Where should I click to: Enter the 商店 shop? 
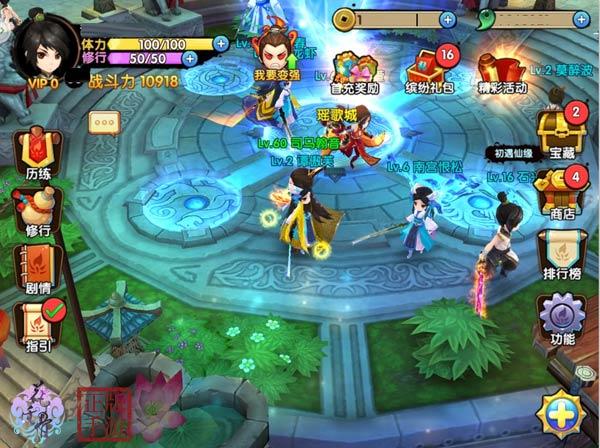pyautogui.click(x=556, y=191)
